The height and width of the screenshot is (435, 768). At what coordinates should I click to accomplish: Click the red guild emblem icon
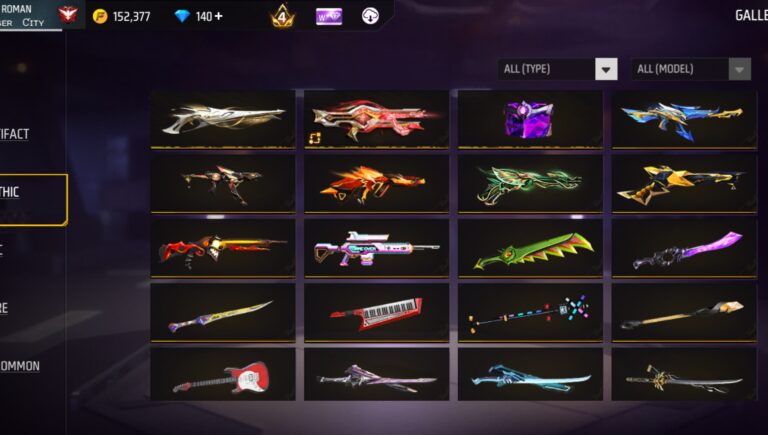coord(69,15)
